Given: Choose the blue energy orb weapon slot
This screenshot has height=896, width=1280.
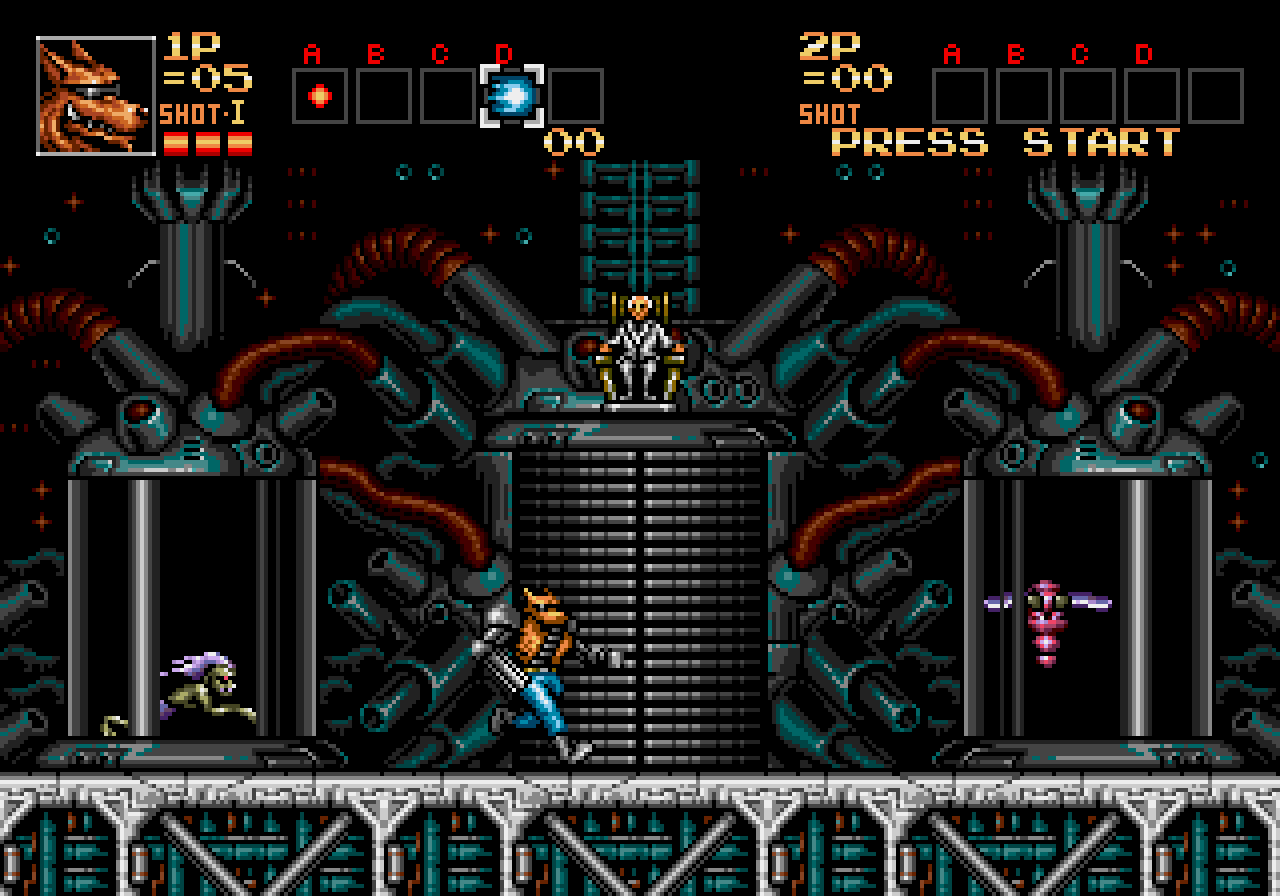Looking at the screenshot, I should coord(512,96).
